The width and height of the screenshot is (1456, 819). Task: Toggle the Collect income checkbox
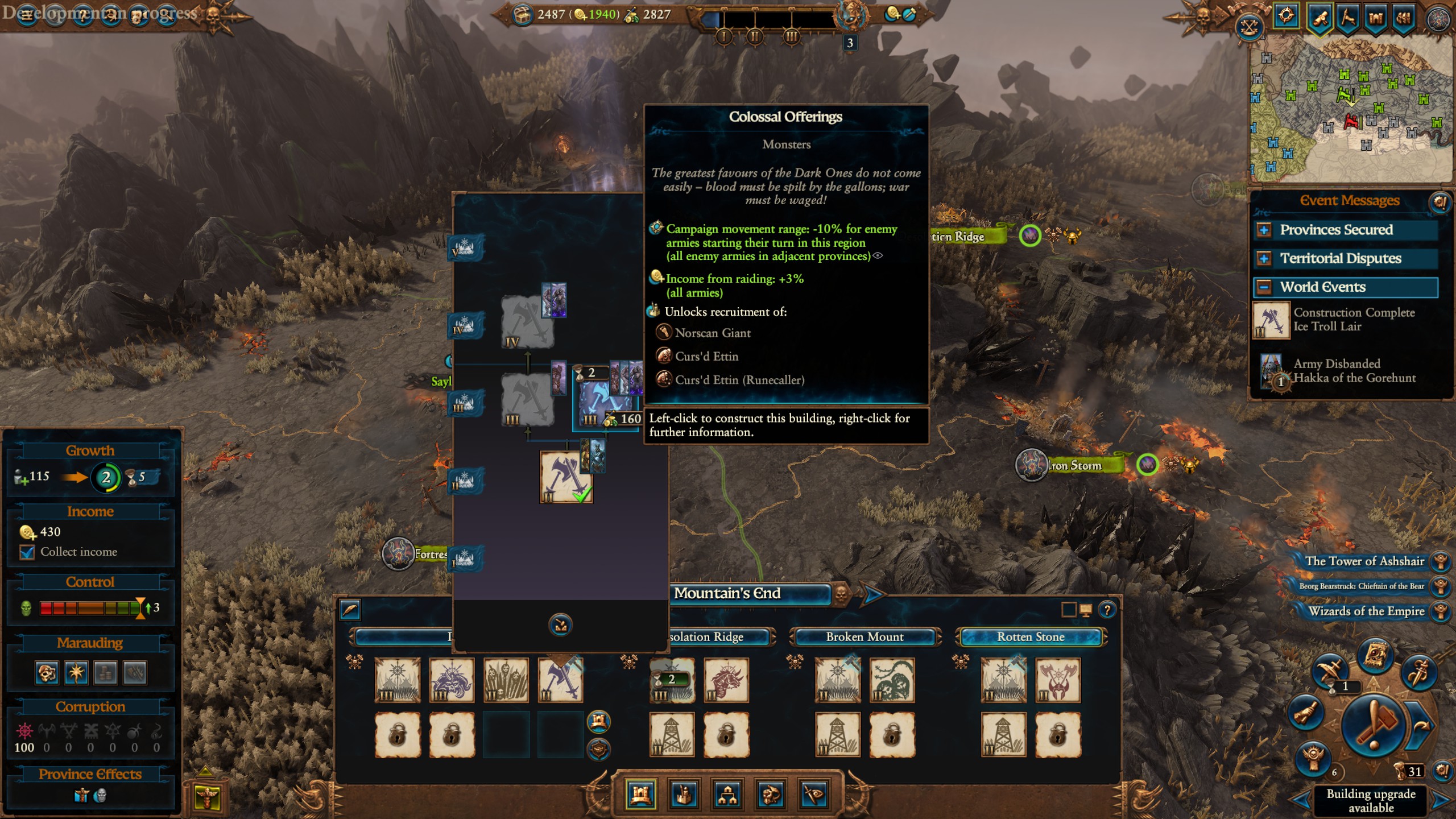(x=26, y=552)
